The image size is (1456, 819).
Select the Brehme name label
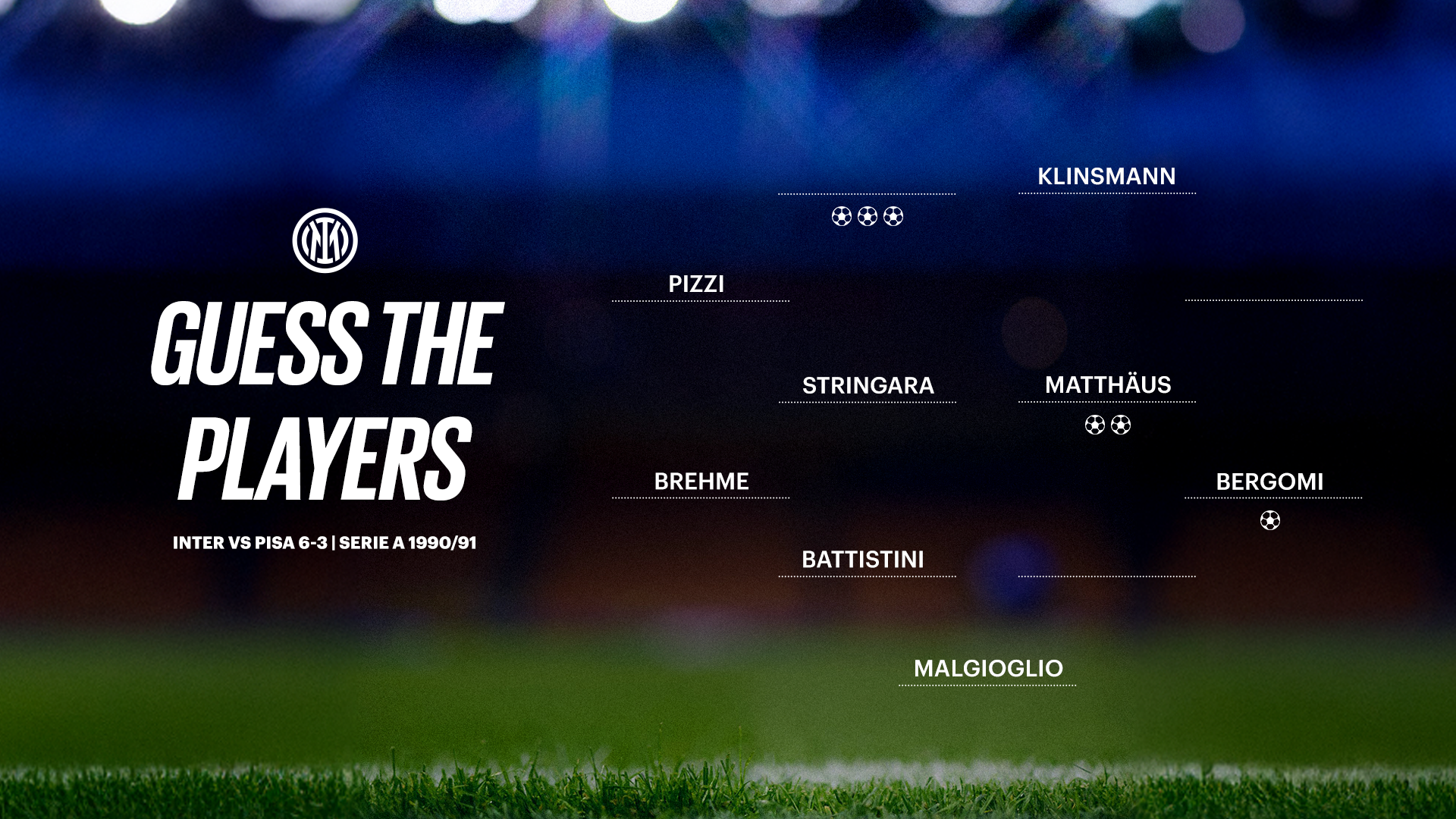click(701, 482)
